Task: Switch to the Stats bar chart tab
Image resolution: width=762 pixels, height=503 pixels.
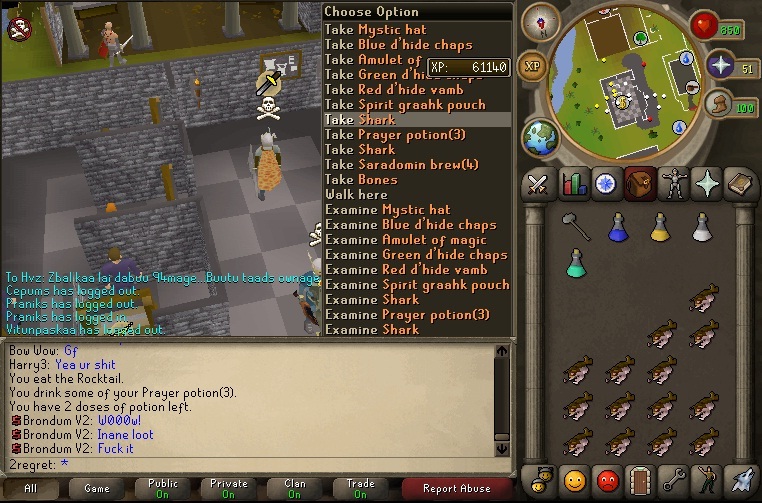Action: pyautogui.click(x=574, y=184)
